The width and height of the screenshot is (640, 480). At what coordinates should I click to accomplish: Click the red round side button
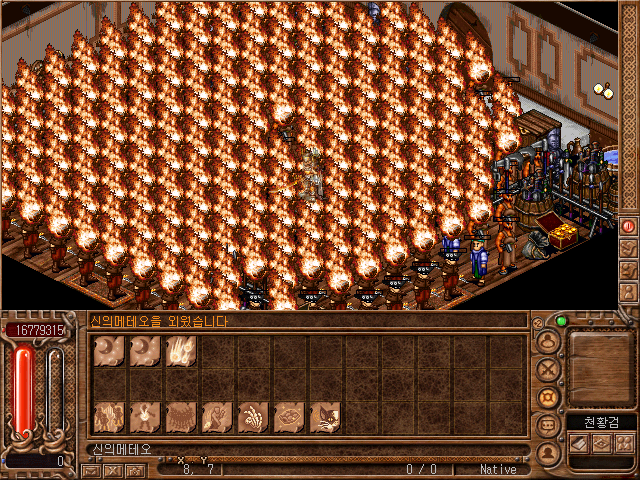point(629,226)
